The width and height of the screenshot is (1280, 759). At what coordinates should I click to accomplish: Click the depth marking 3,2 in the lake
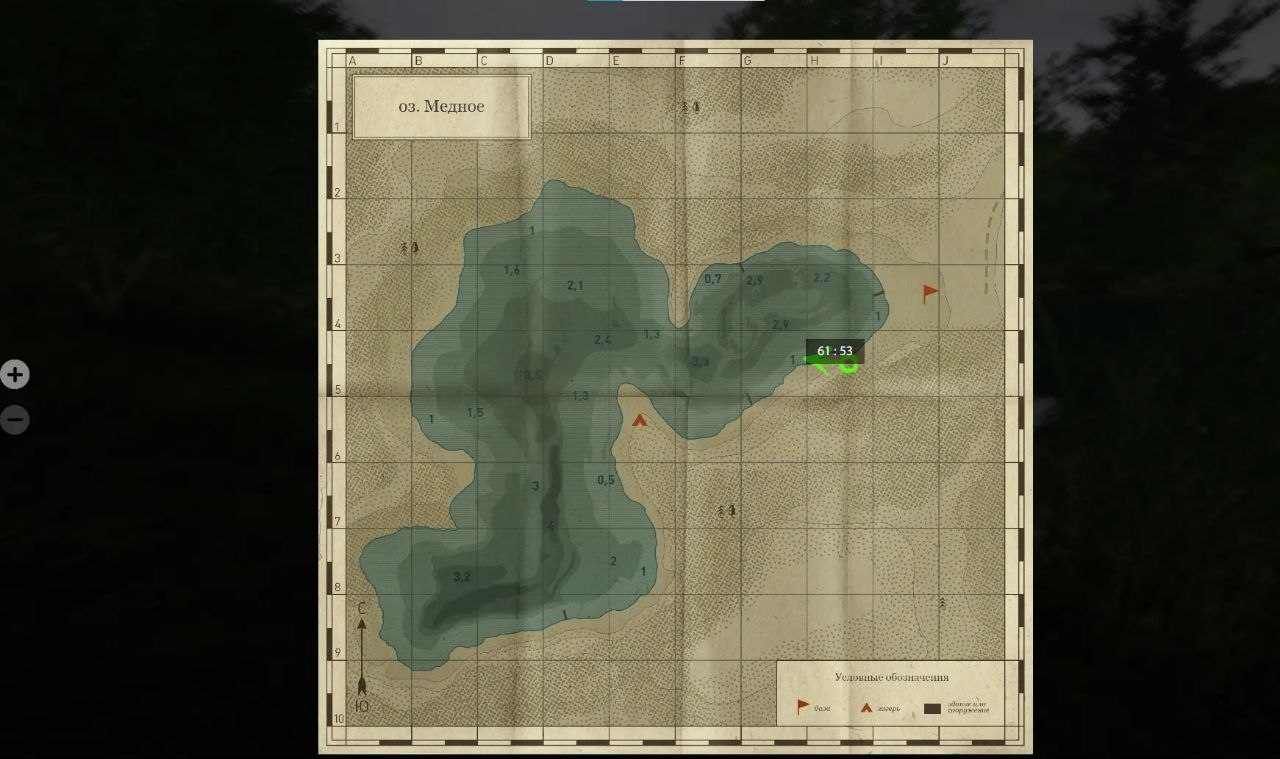(460, 575)
